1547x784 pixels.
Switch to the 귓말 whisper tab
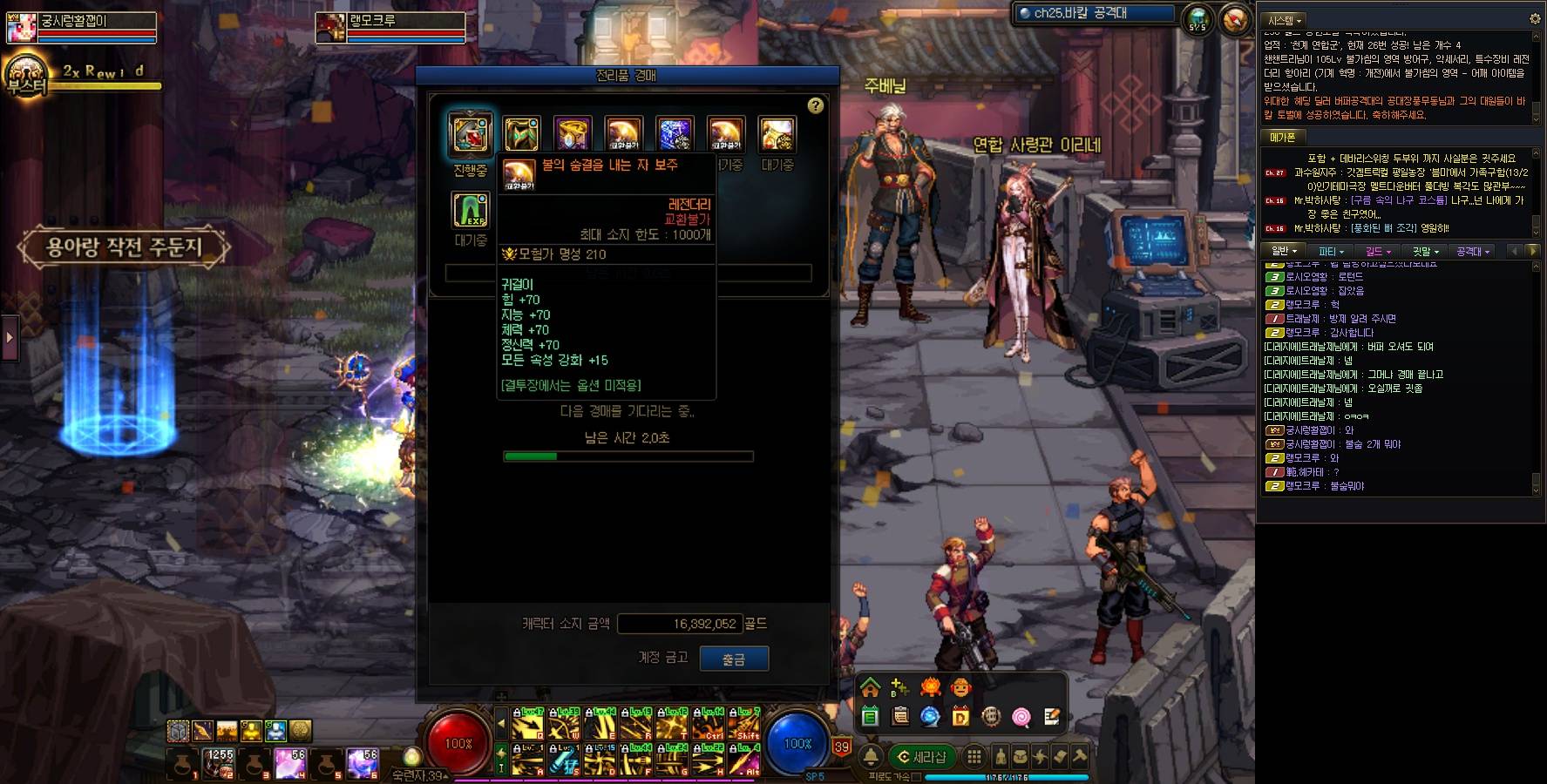point(1426,252)
